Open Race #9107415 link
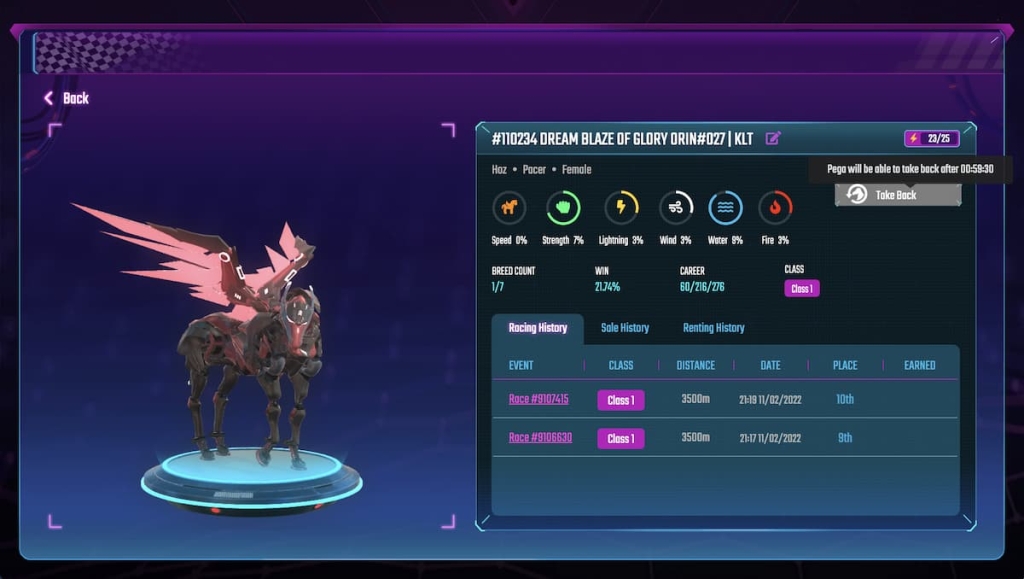 pyautogui.click(x=538, y=400)
